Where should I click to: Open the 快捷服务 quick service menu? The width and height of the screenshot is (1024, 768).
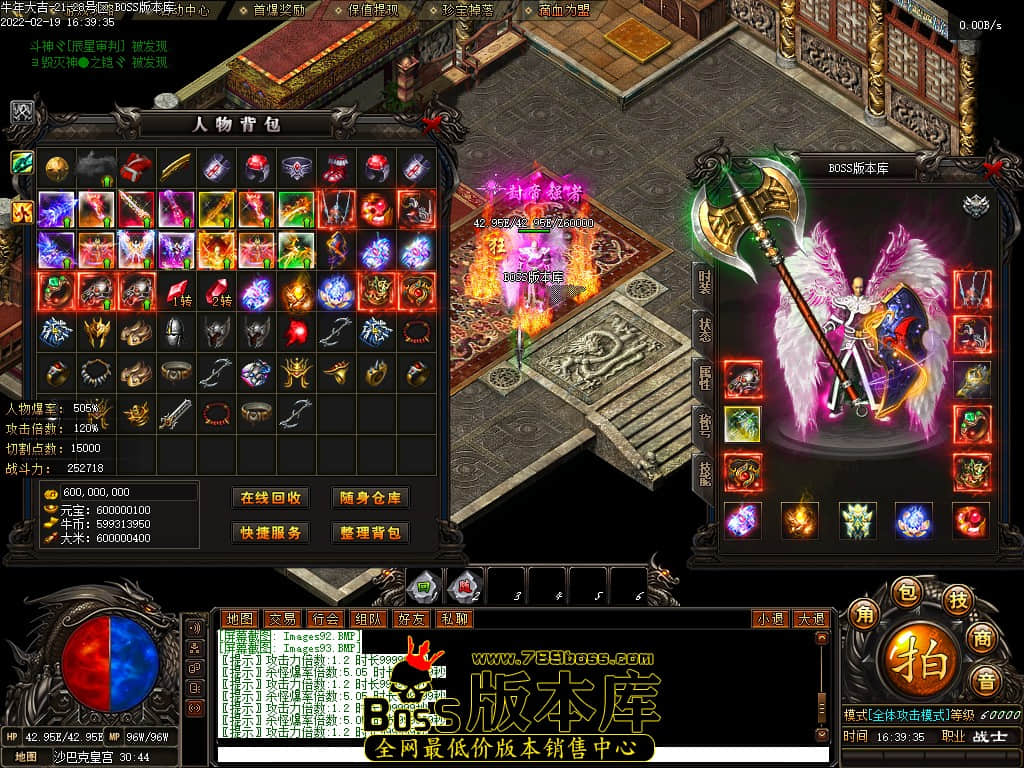tap(270, 533)
